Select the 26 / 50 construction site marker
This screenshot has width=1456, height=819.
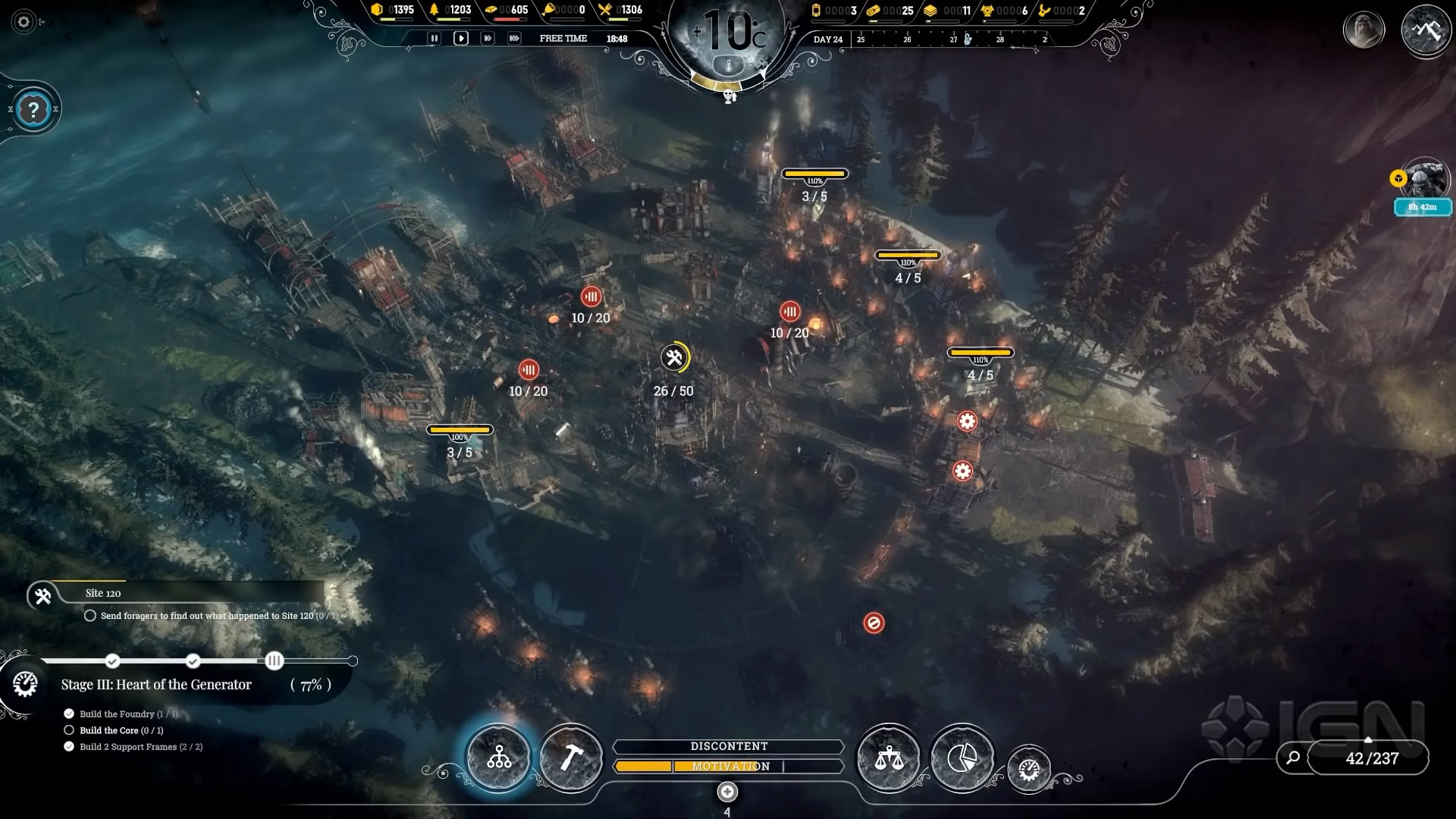coord(674,359)
